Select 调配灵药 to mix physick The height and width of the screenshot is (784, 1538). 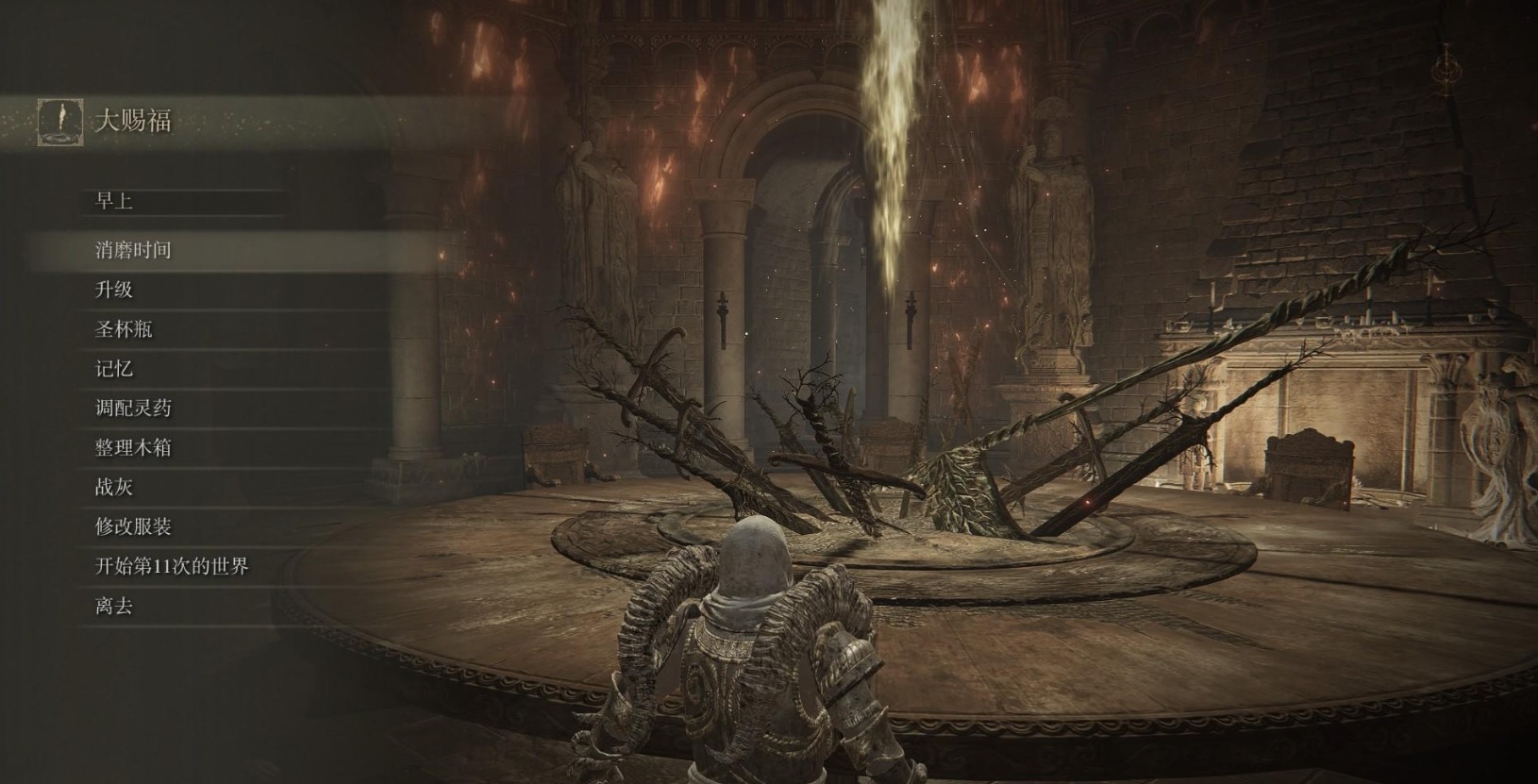133,409
